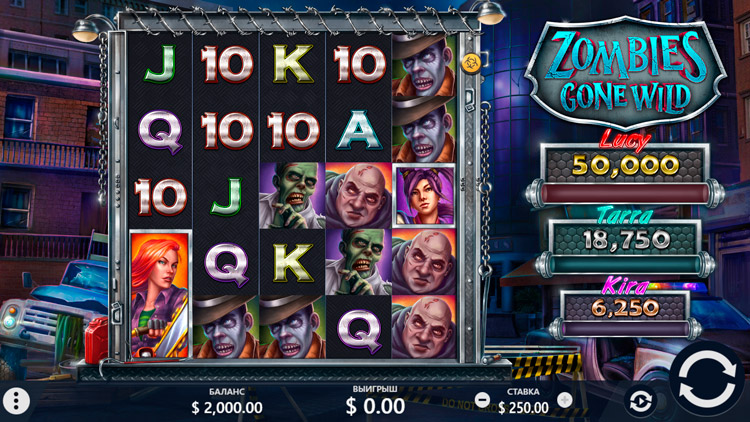Screen dimensions: 750x422
Task: Open the three-dot game menu
Action: tap(16, 401)
